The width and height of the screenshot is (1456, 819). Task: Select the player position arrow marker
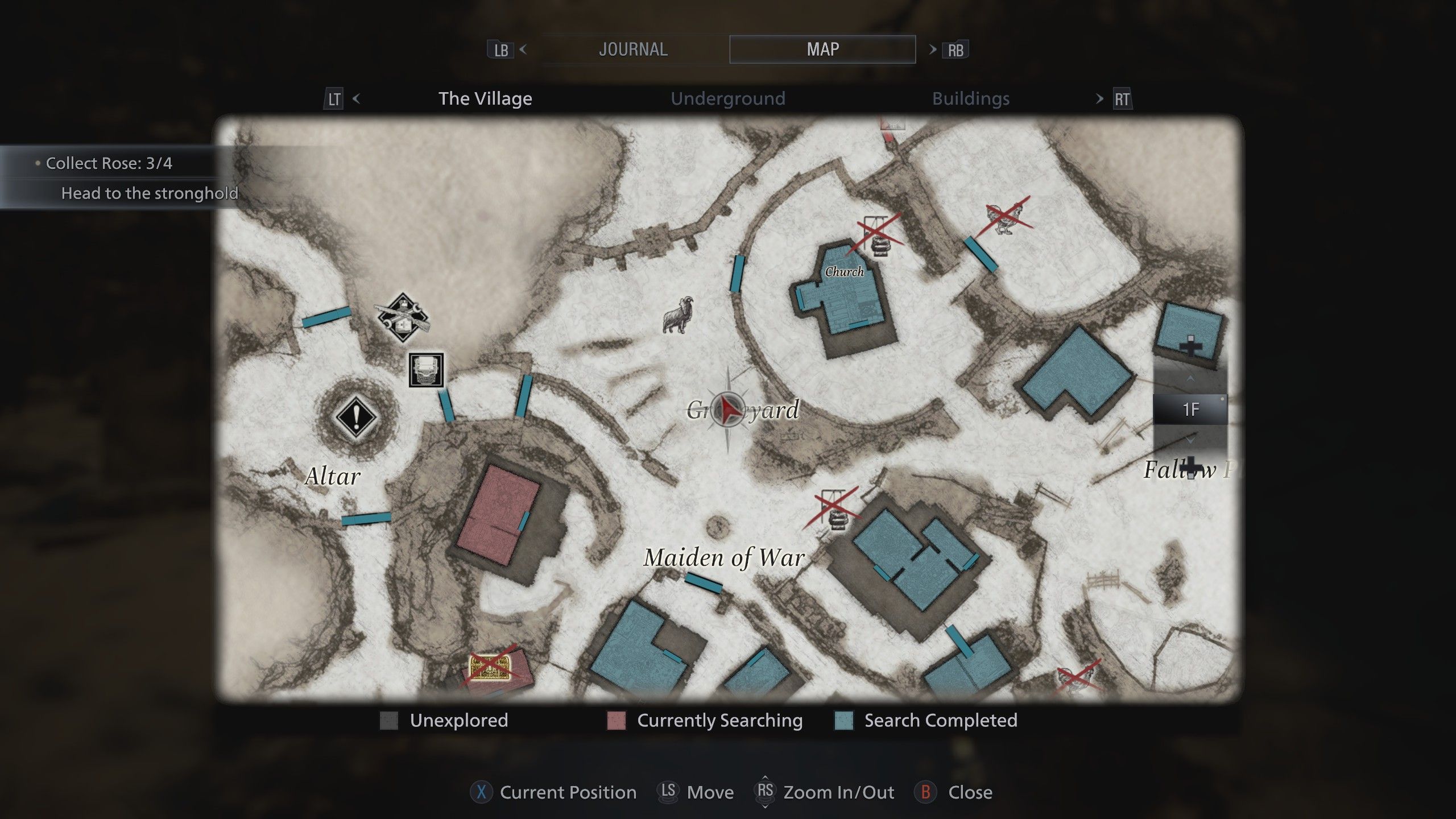[x=729, y=409]
